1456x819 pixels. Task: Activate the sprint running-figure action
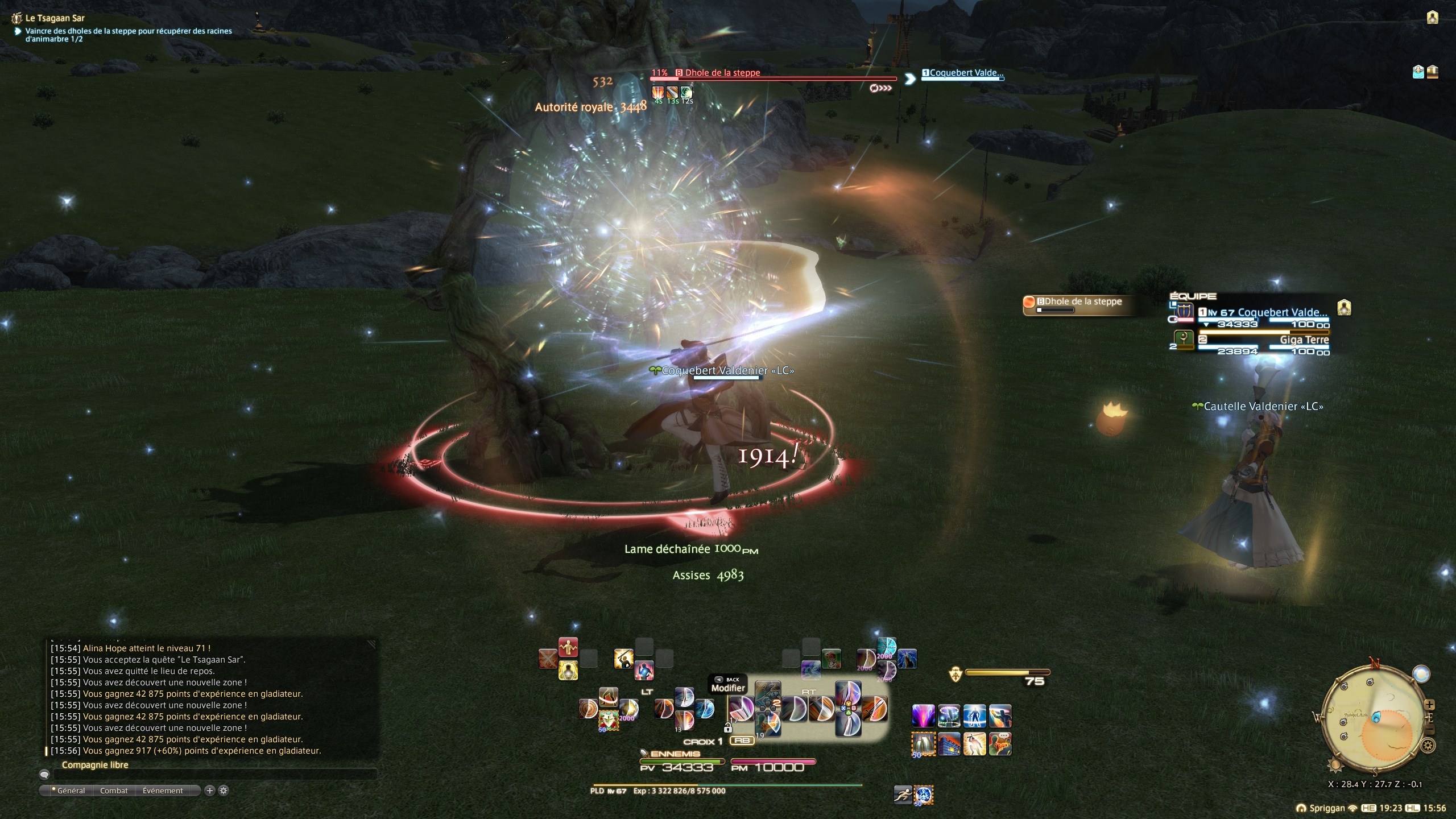click(x=903, y=795)
